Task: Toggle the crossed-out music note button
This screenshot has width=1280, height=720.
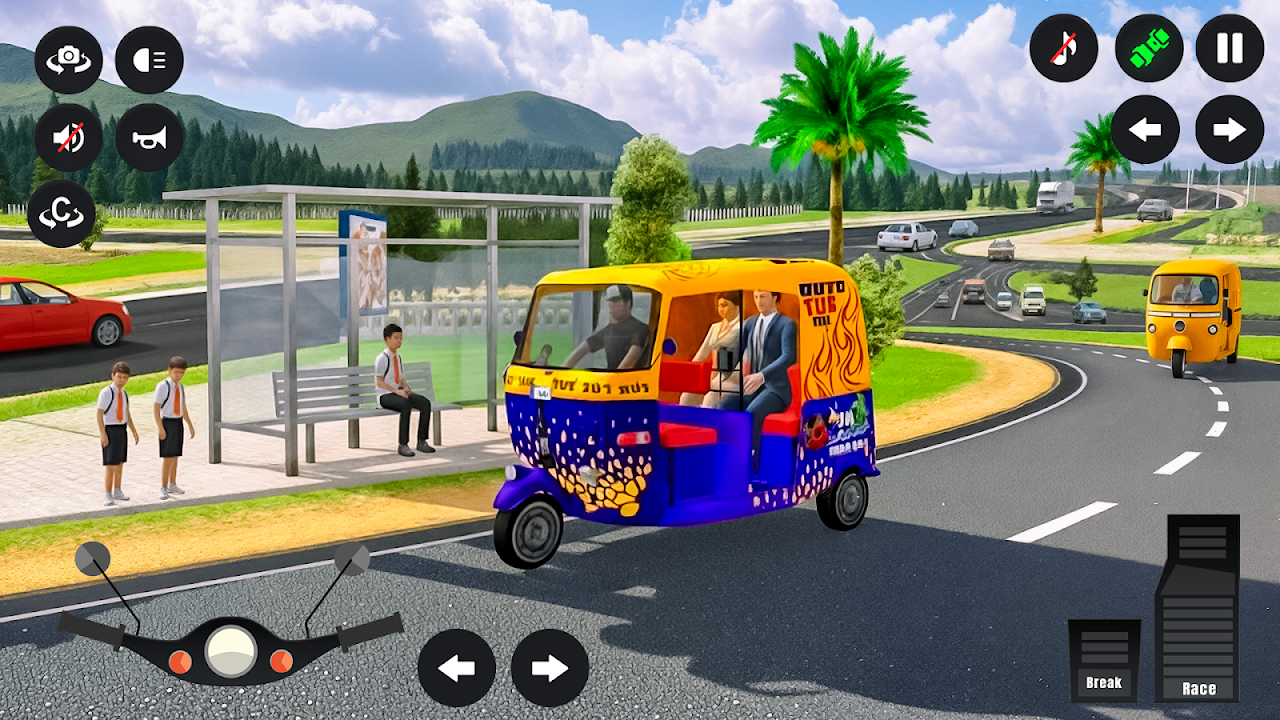Action: pos(1064,48)
